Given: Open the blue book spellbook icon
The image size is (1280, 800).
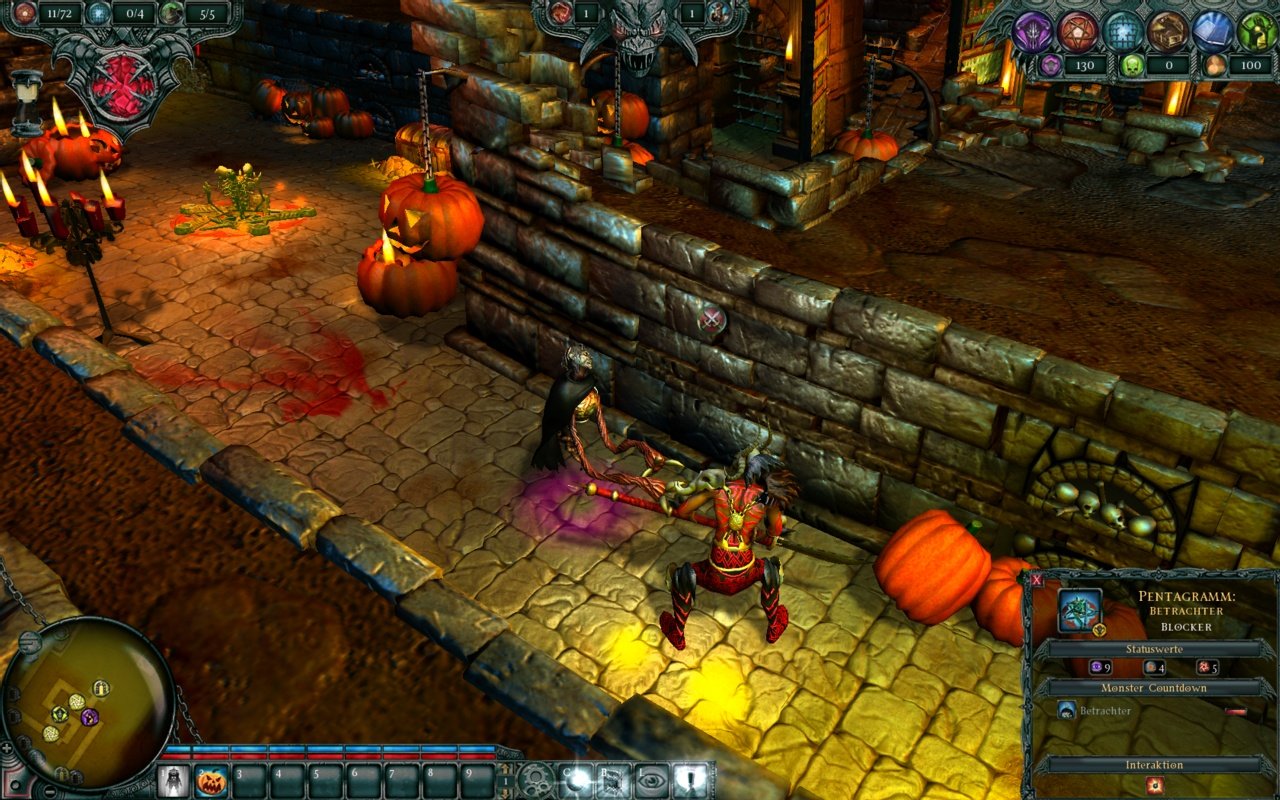Looking at the screenshot, I should point(1215,31).
